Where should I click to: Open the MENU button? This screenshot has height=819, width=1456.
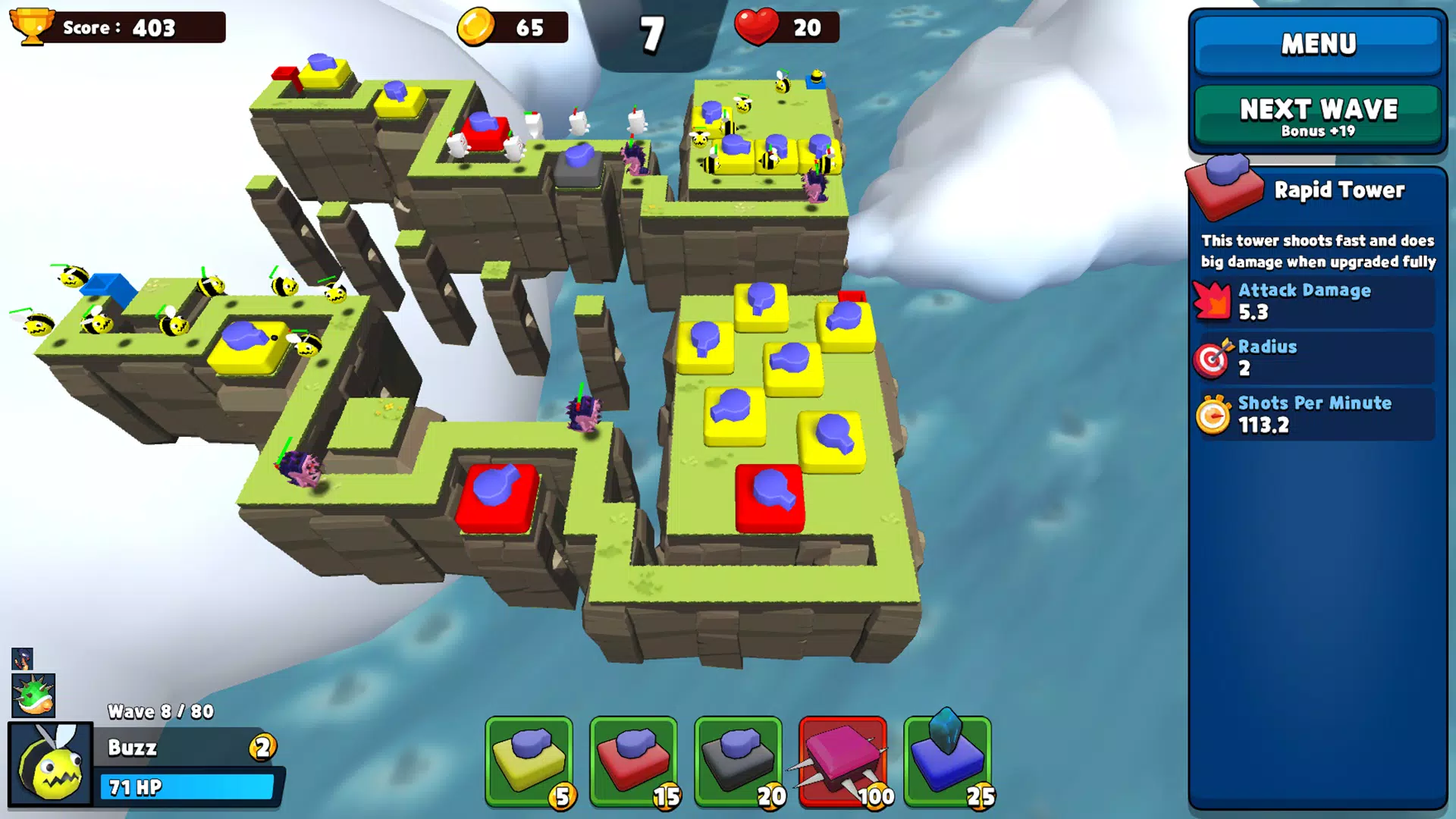1318,44
